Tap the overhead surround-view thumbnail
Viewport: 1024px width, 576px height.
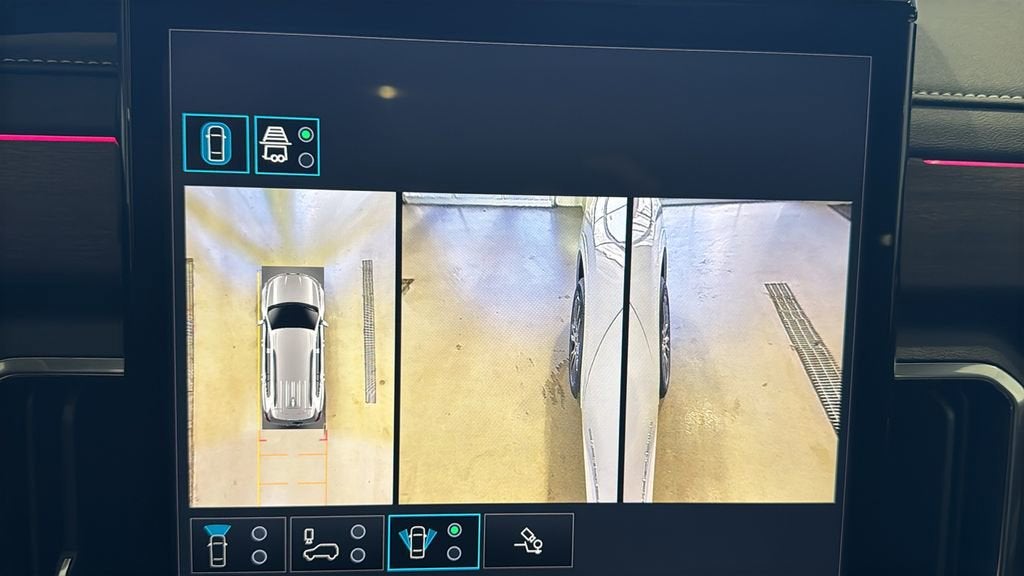[290, 347]
